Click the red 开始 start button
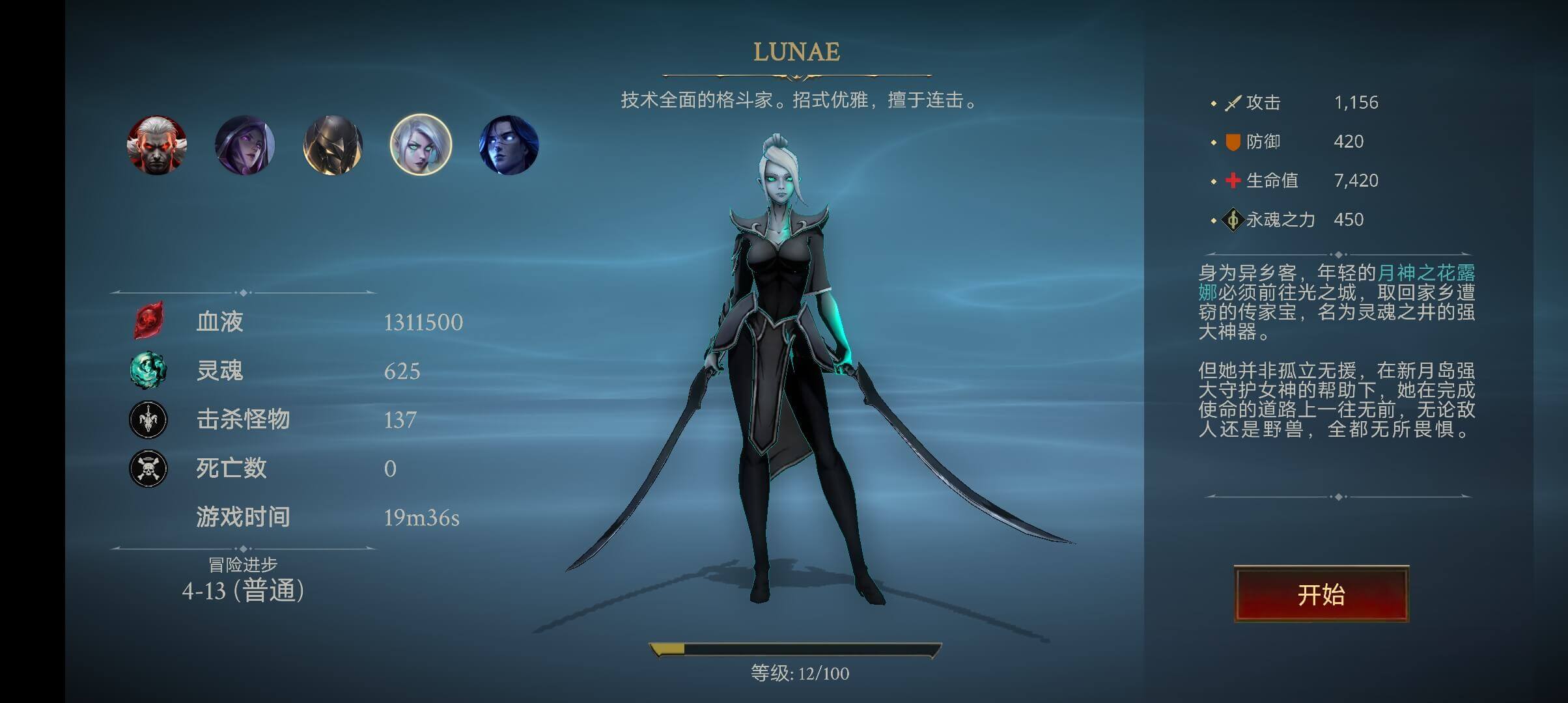The width and height of the screenshot is (1568, 703). pyautogui.click(x=1321, y=594)
